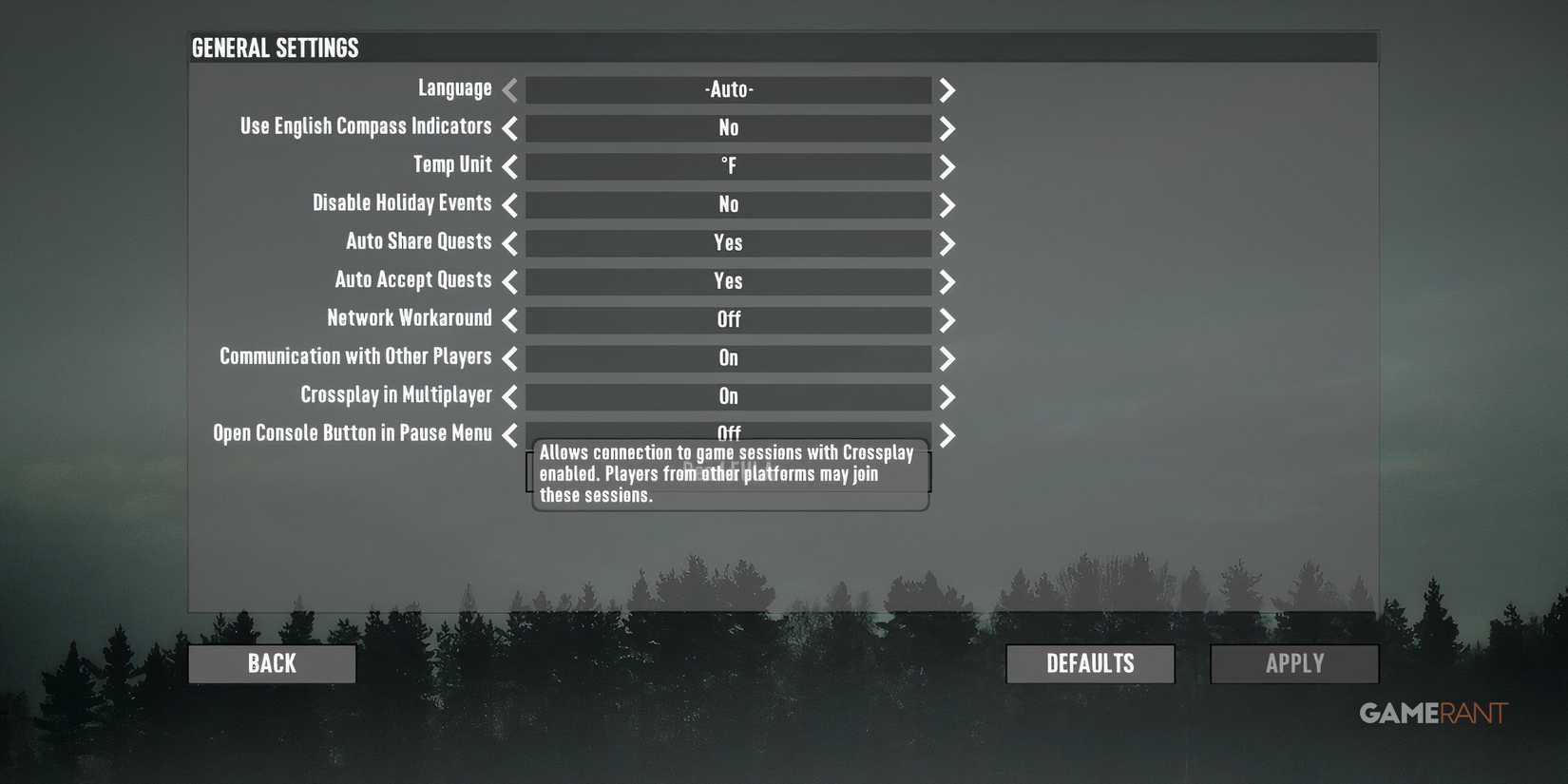The height and width of the screenshot is (784, 1568).
Task: Click the left arrow for Disable Holiday Events
Action: tap(509, 204)
